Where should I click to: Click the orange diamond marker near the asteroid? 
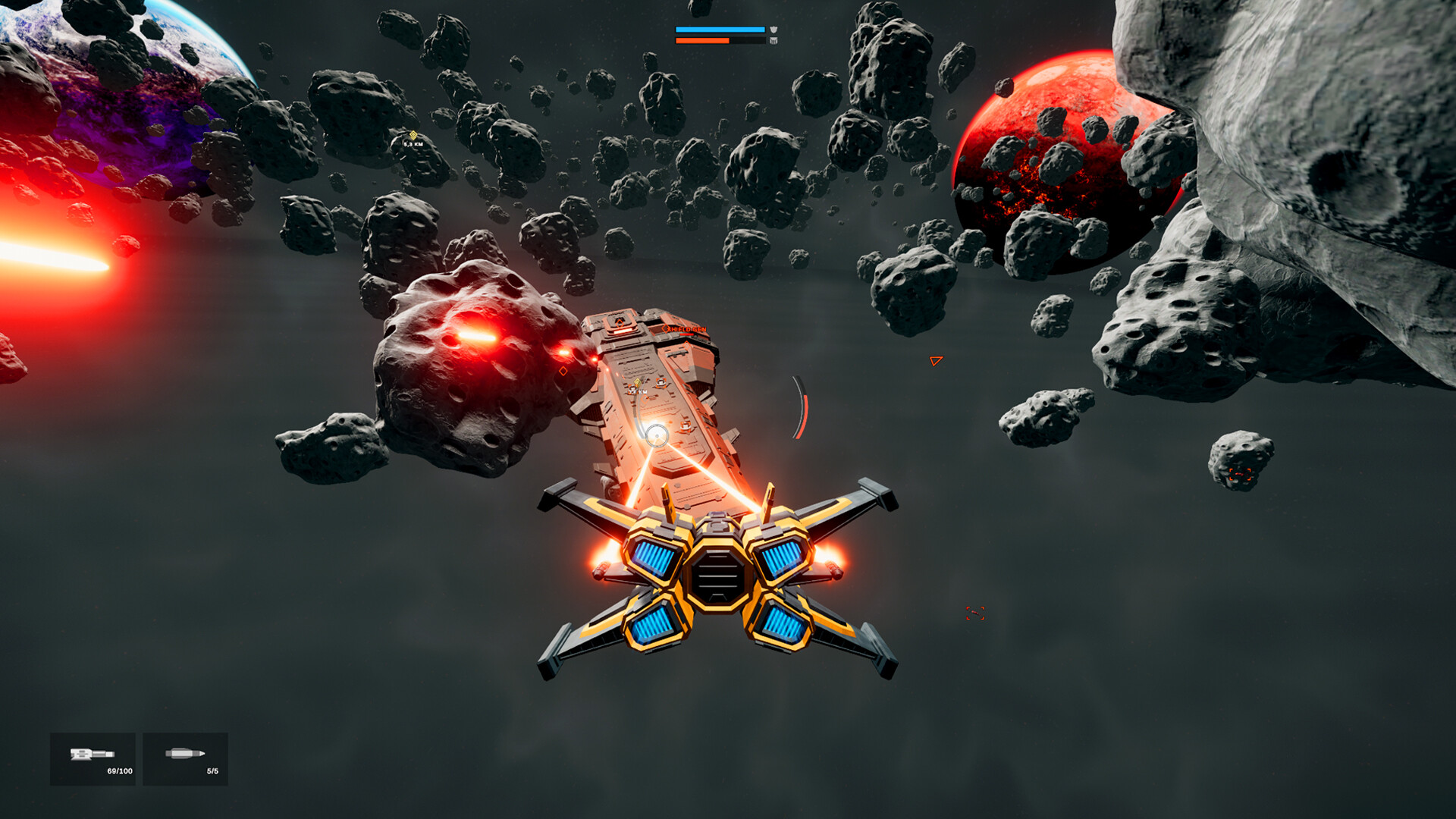564,370
